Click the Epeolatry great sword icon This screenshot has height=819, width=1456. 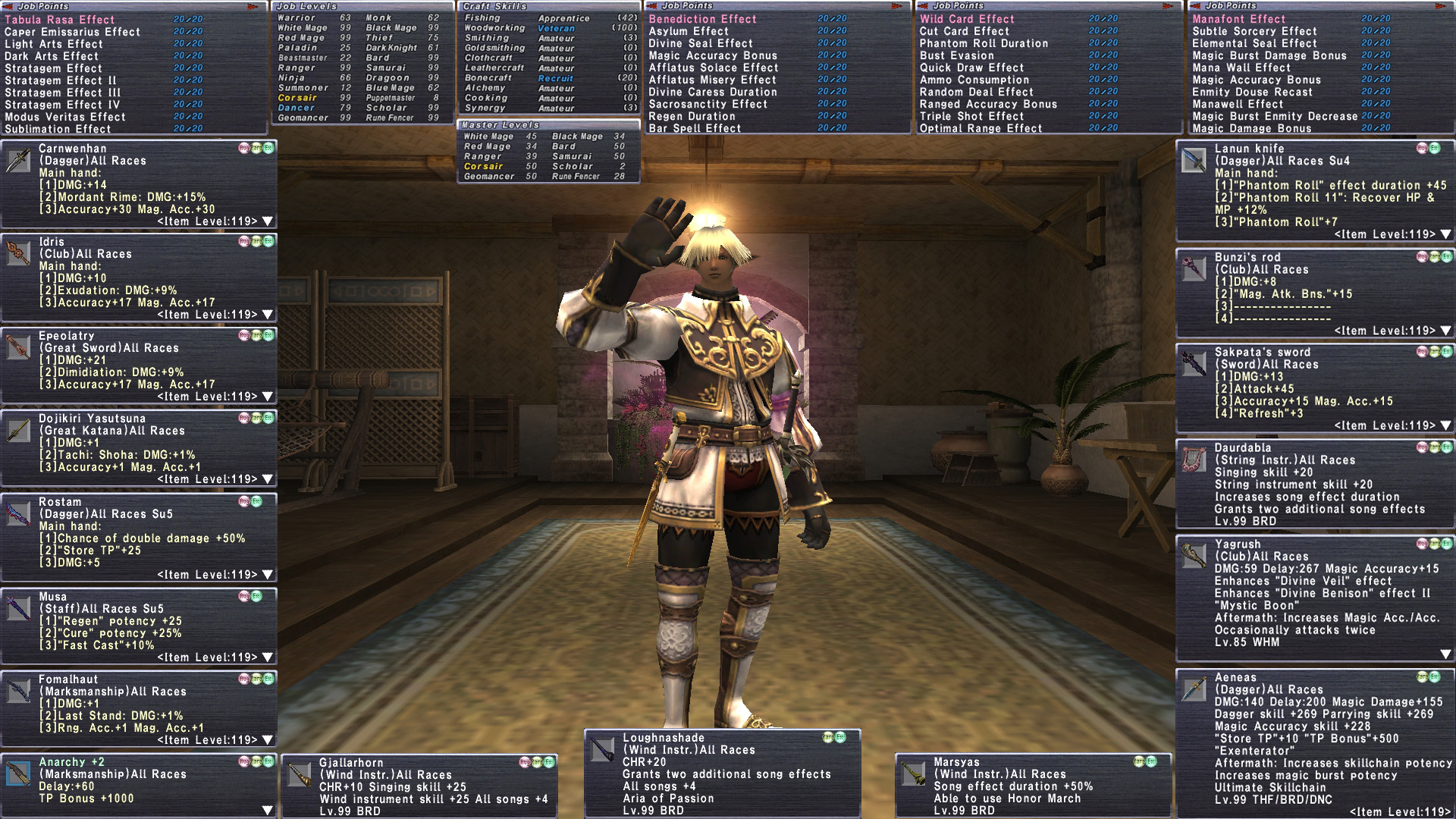tap(18, 348)
